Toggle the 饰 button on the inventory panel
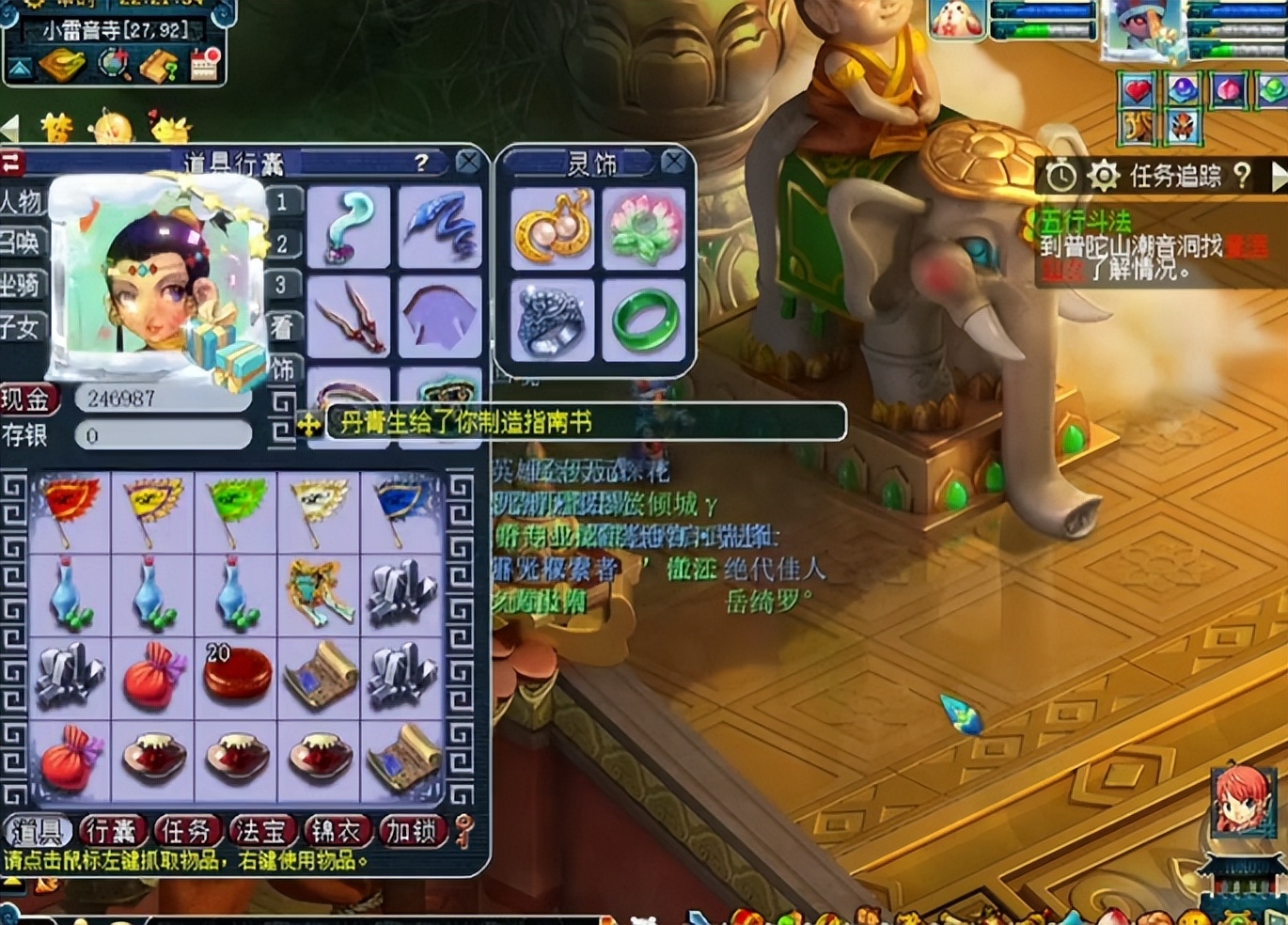Image resolution: width=1288 pixels, height=925 pixels. pyautogui.click(x=282, y=368)
